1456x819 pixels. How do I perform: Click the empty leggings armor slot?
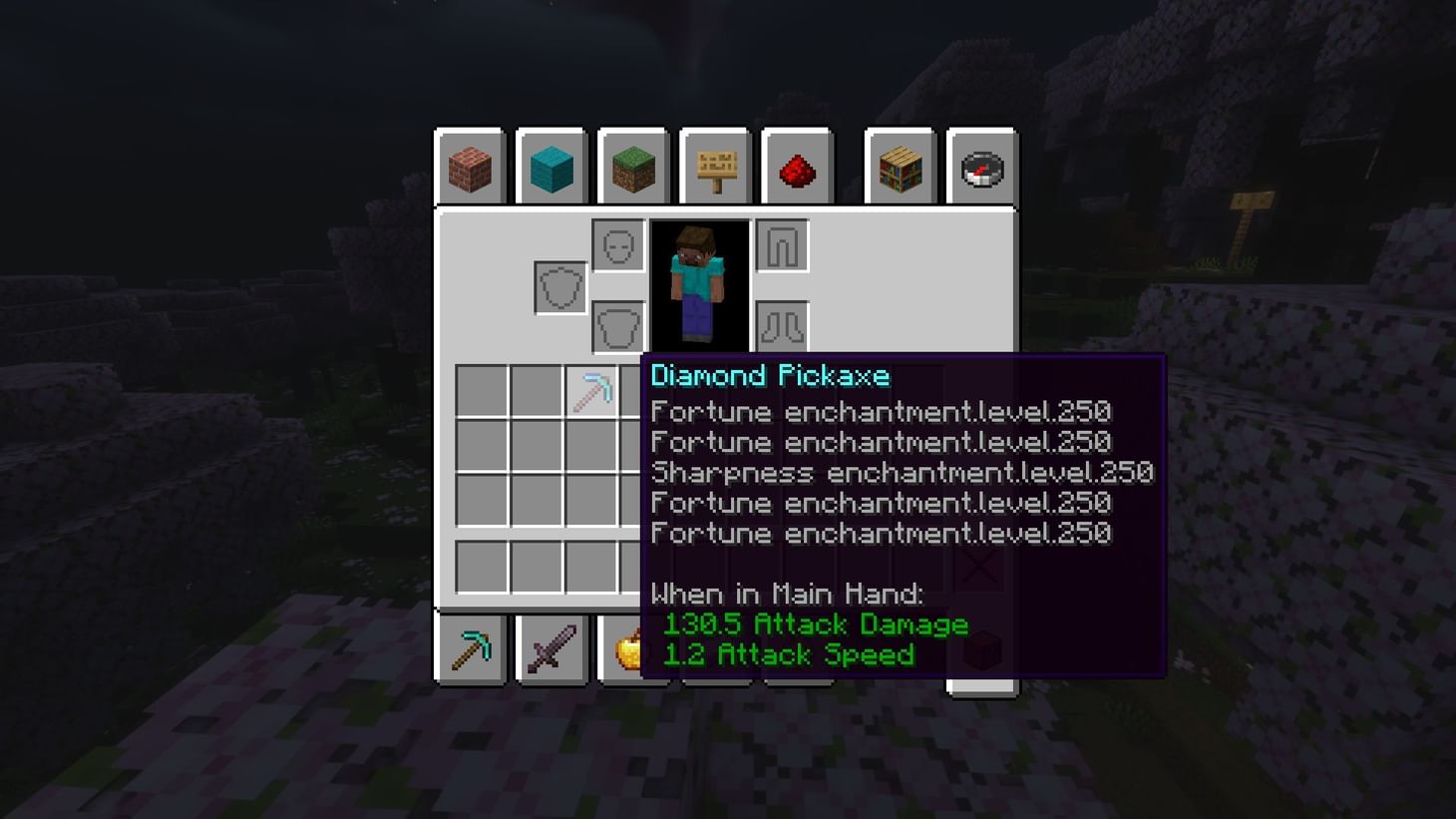[783, 243]
